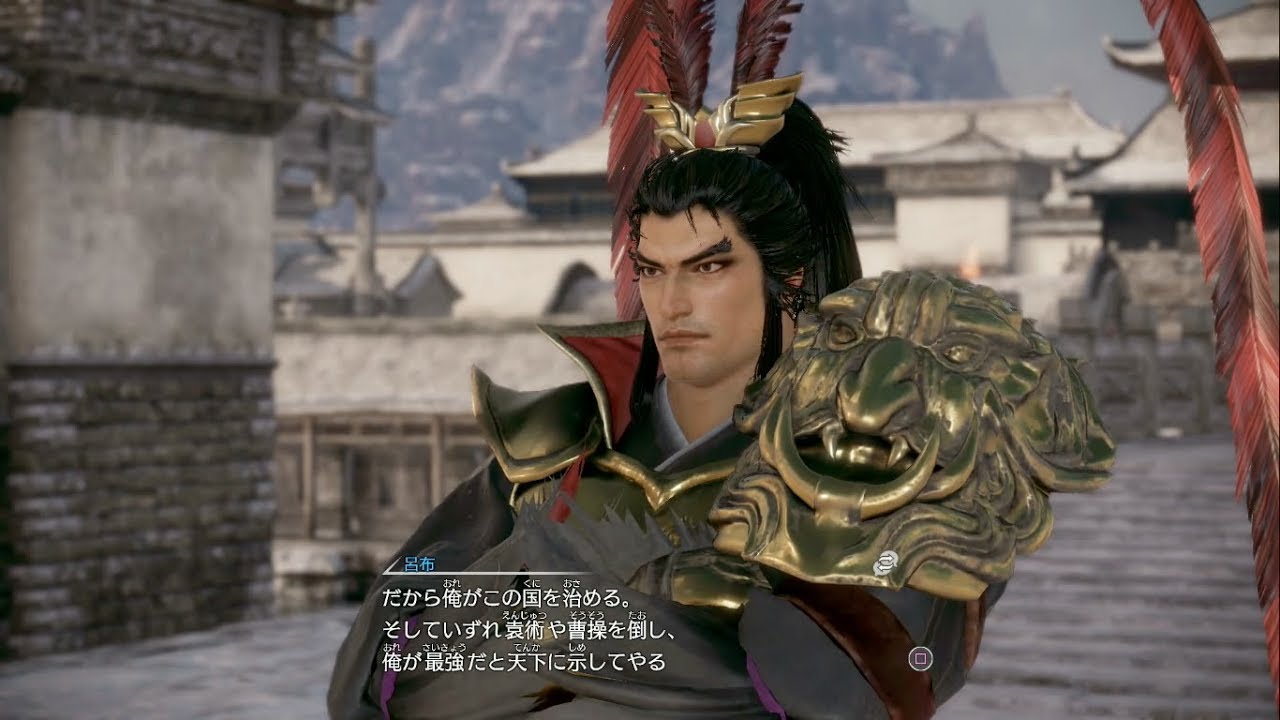Screen dimensions: 1280x720
Task: Select the name 袁術 in the subtitle
Action: pyautogui.click(x=523, y=629)
